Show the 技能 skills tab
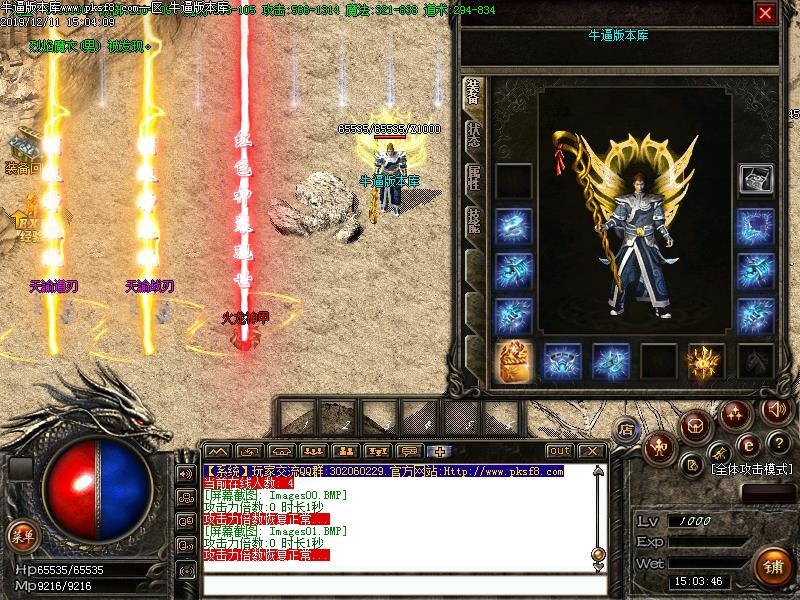Image resolution: width=800 pixels, height=600 pixels. click(473, 220)
